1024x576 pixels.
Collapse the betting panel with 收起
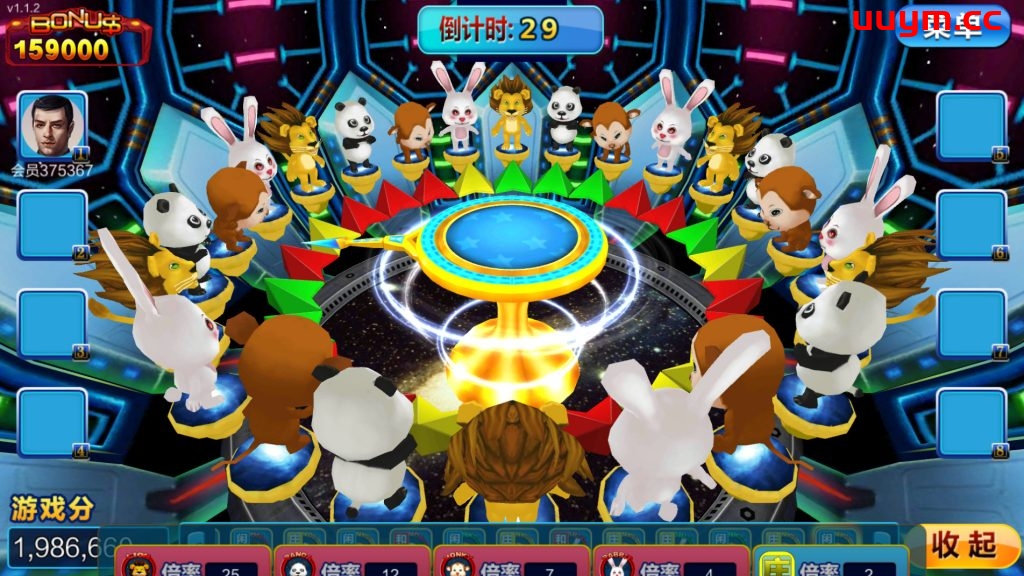point(965,546)
